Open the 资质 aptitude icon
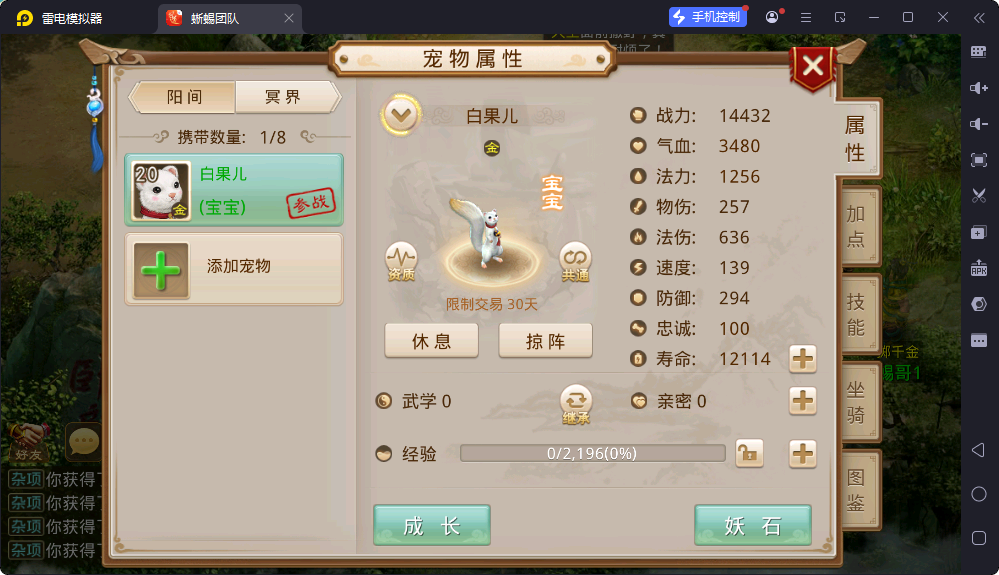The width and height of the screenshot is (999, 575). click(x=401, y=261)
